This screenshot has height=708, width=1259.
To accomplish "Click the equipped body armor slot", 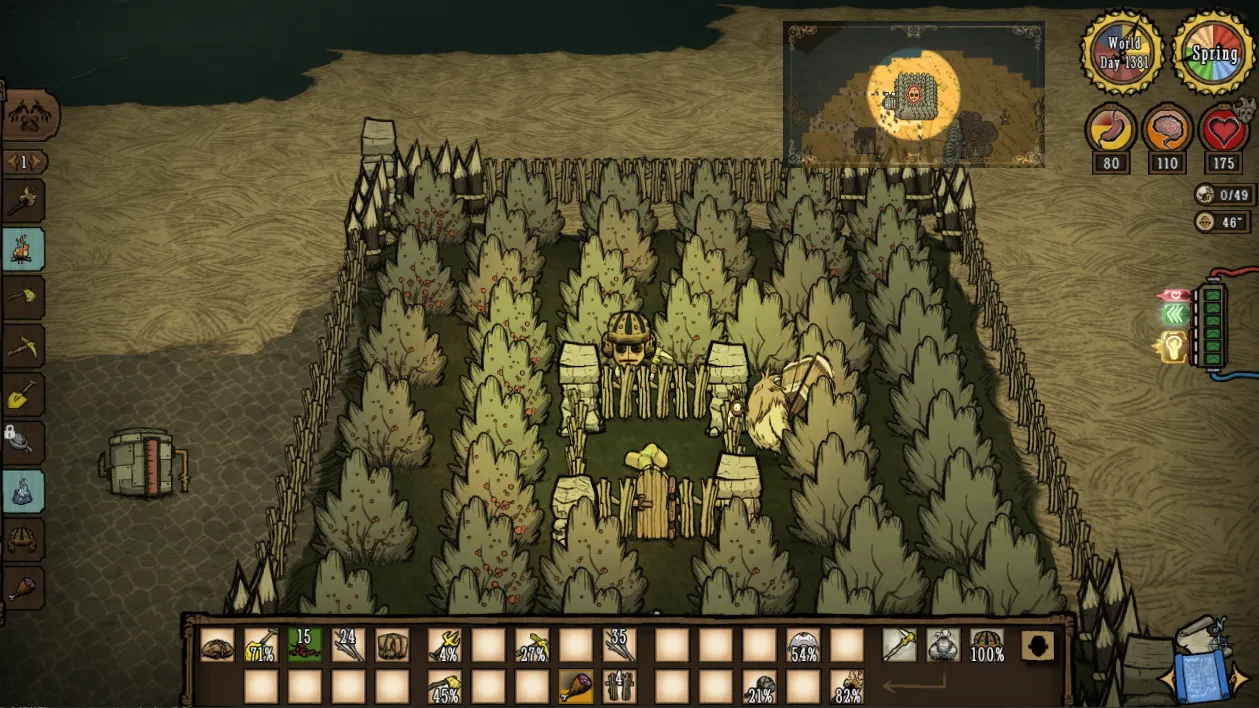I will click(x=943, y=645).
